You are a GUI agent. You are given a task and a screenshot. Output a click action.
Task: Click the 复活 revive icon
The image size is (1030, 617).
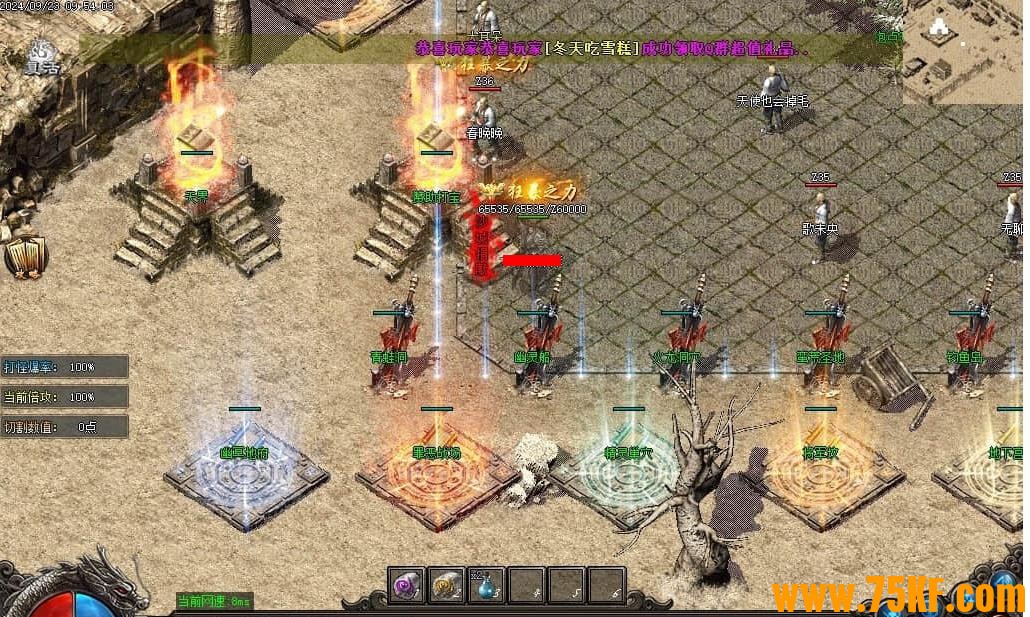[42, 56]
